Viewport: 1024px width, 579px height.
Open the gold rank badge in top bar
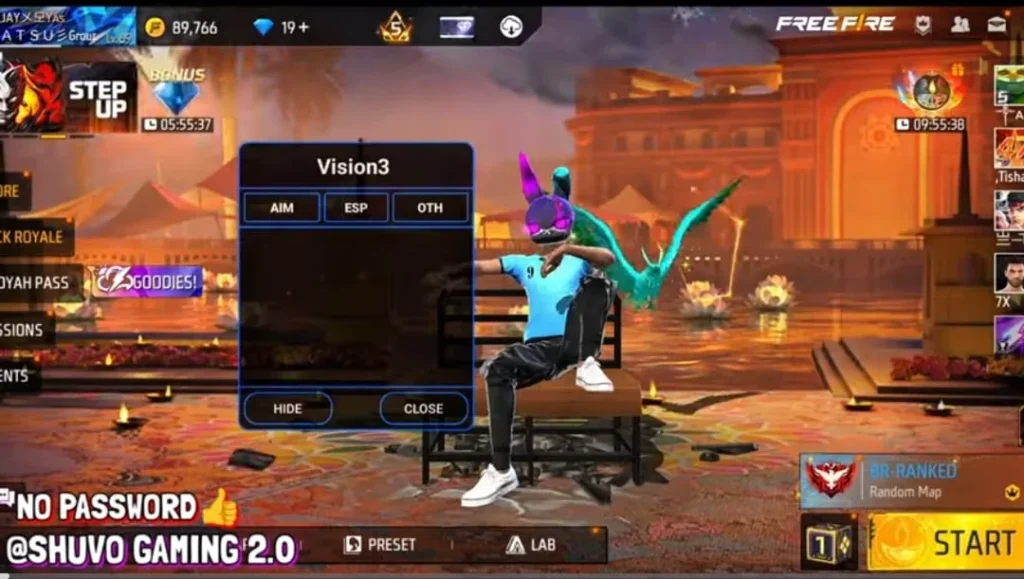tap(395, 27)
